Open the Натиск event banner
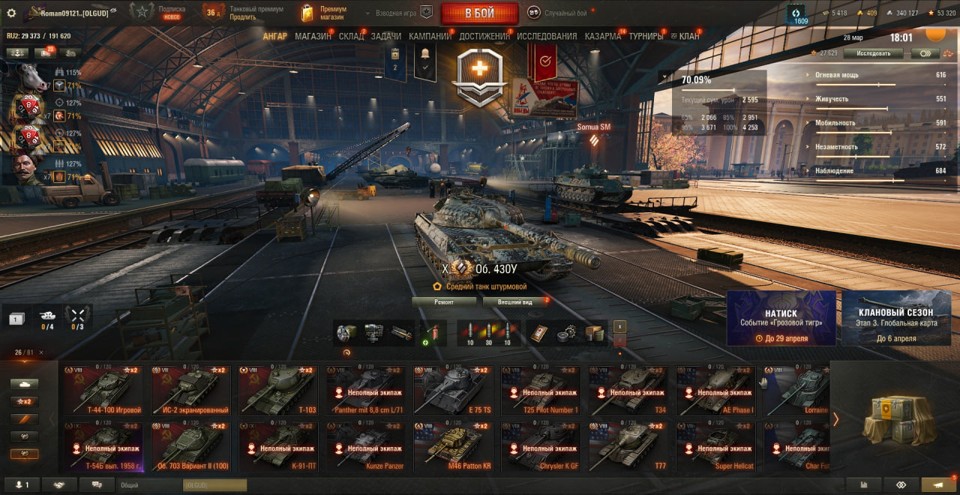960x495 pixels. tap(781, 319)
